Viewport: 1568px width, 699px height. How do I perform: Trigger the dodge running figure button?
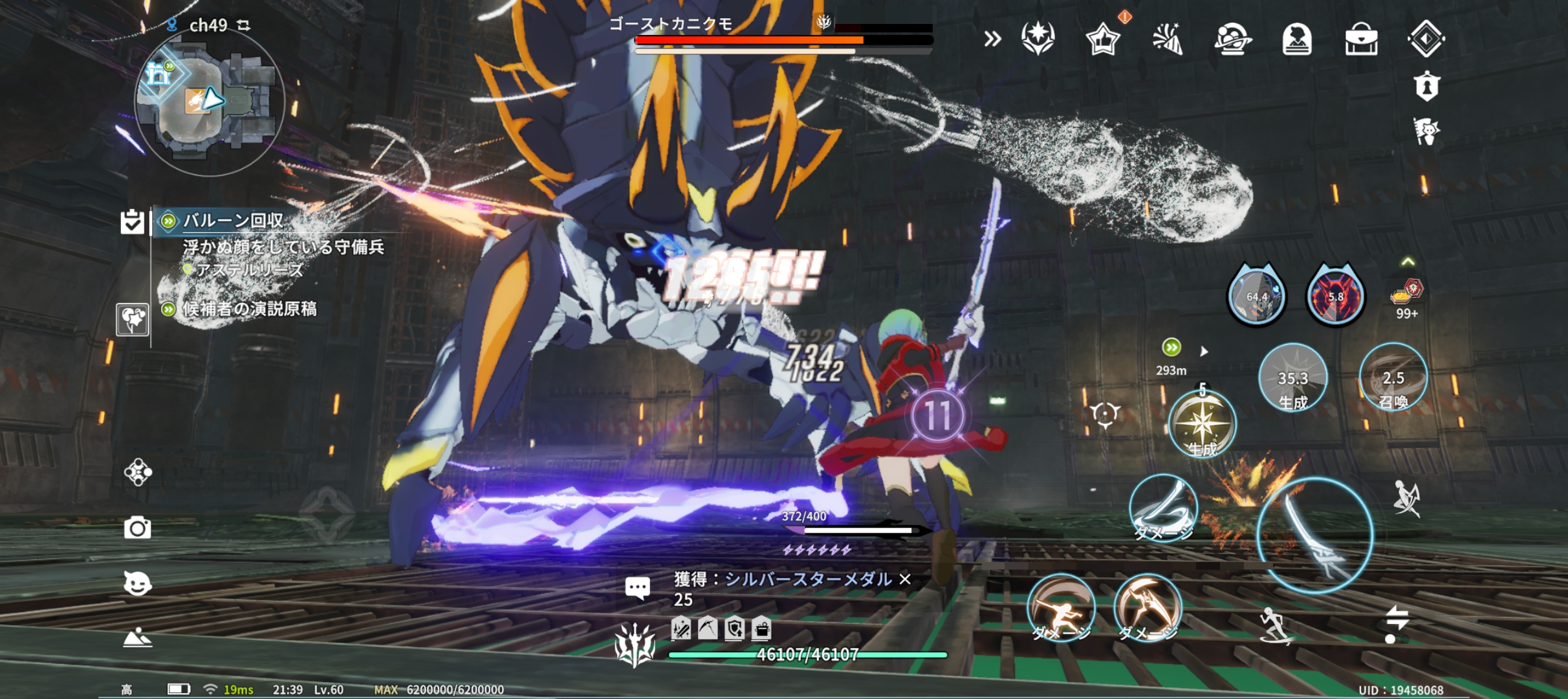[x=1276, y=625]
